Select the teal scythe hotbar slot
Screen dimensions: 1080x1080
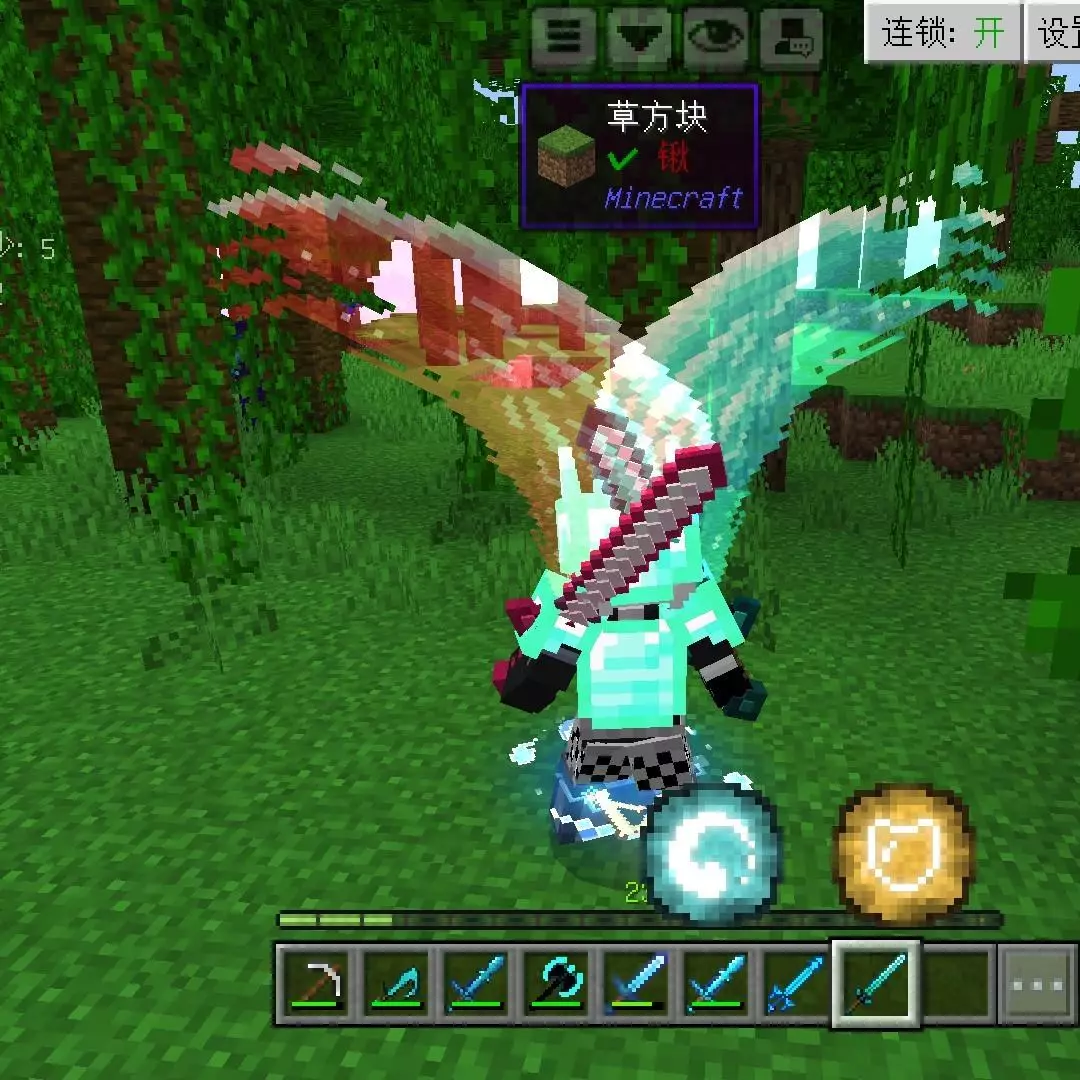396,984
